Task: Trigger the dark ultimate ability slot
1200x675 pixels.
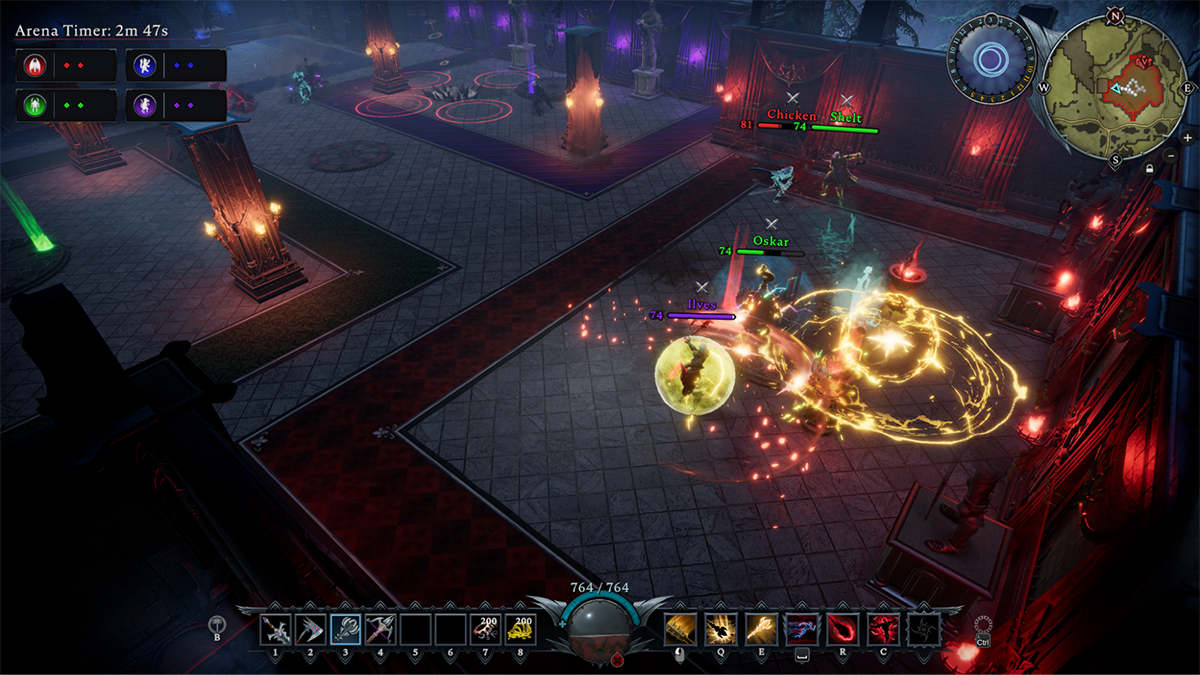Action: coord(923,629)
